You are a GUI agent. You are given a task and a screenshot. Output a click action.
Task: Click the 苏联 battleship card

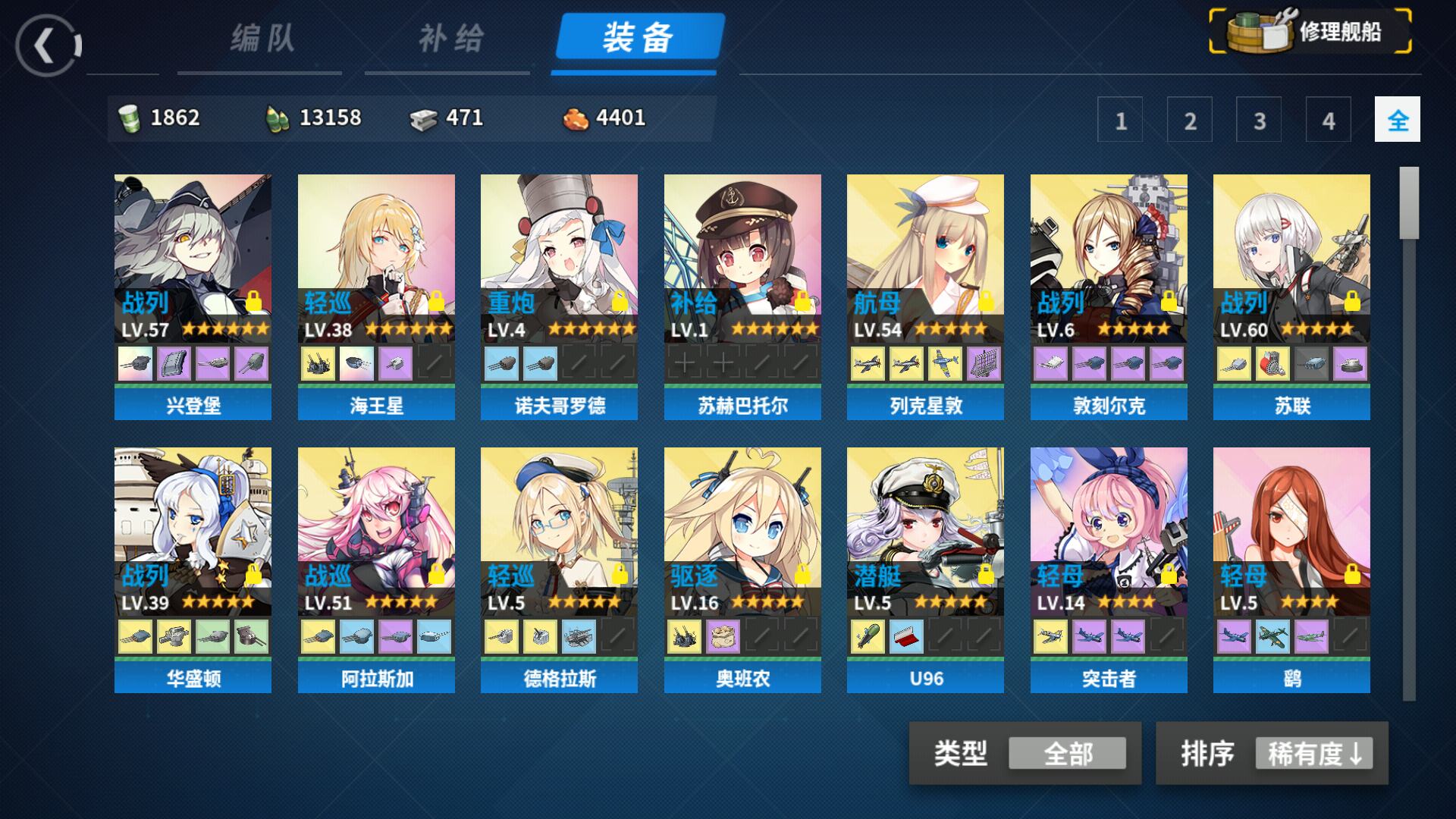coord(1291,296)
